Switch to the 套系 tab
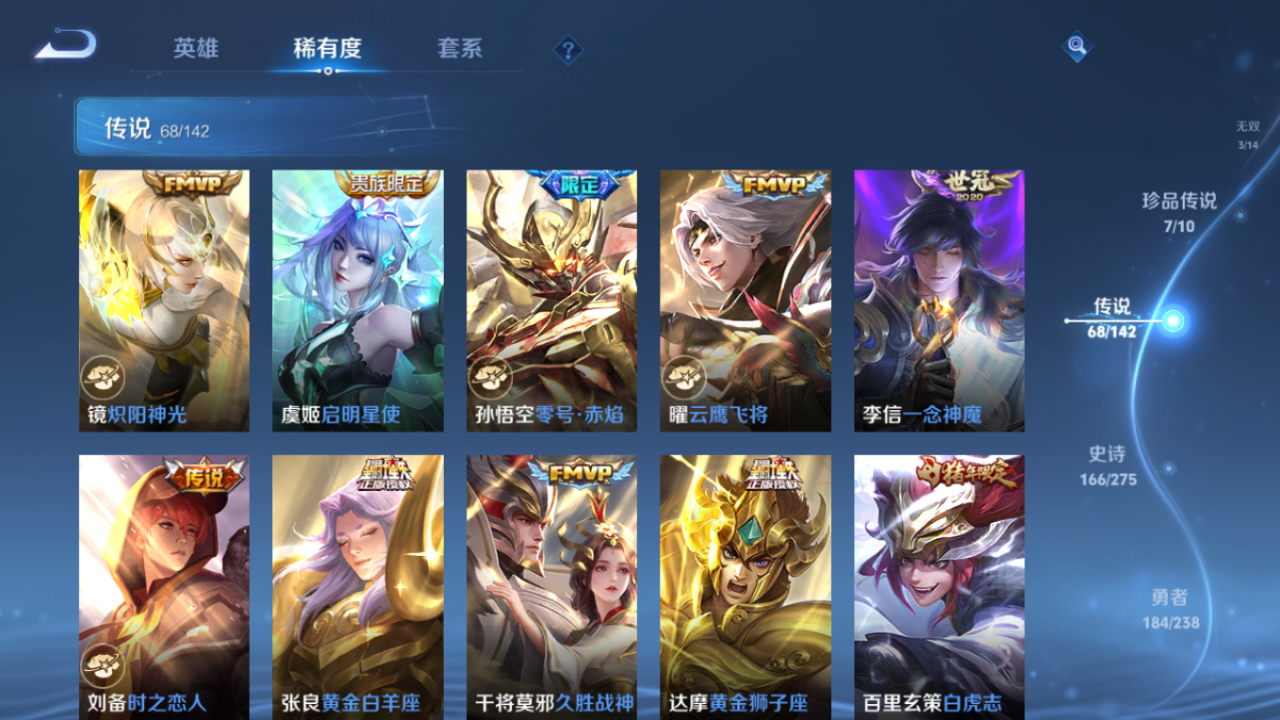Screen dimensions: 1280x720 click(x=461, y=48)
